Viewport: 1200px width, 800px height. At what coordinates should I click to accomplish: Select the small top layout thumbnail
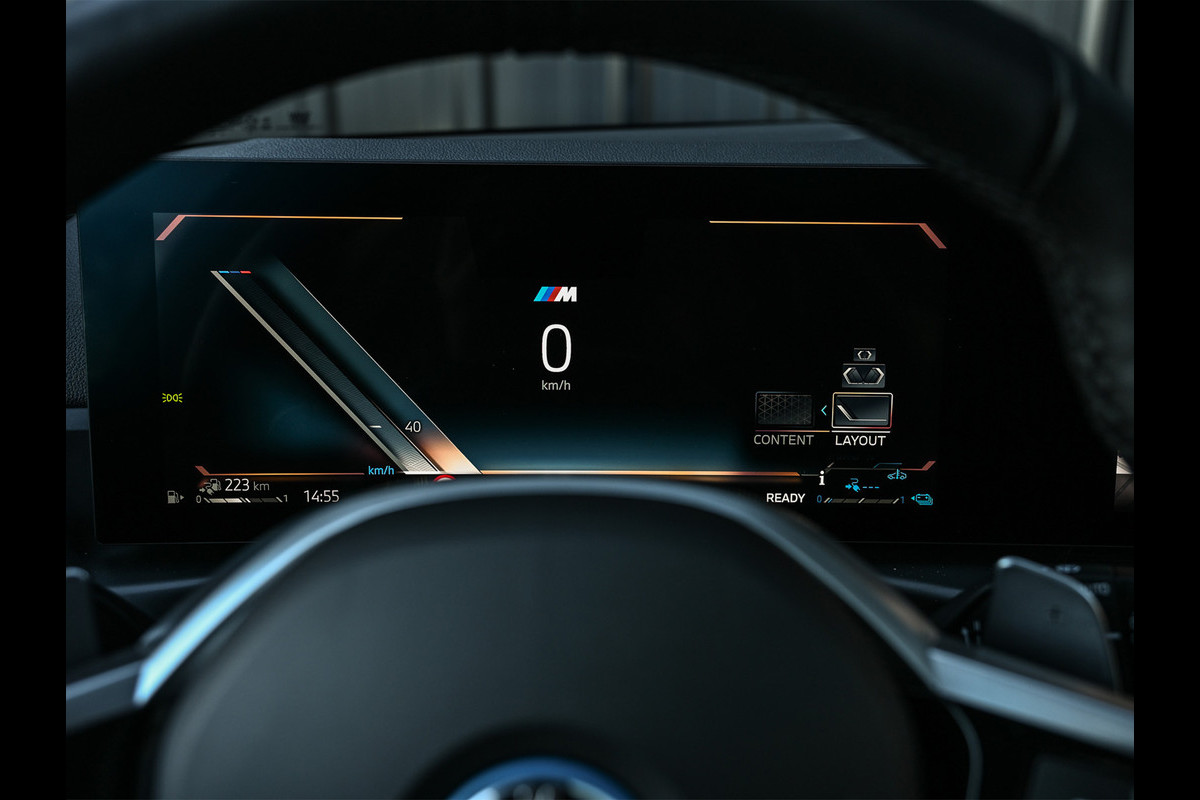(x=864, y=354)
